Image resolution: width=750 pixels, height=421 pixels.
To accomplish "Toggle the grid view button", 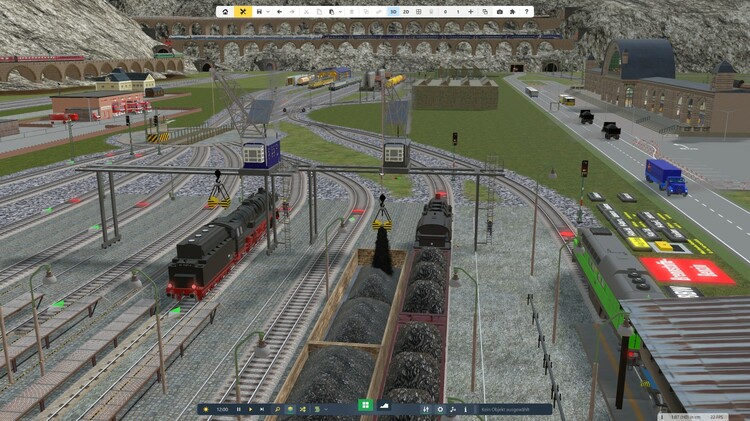I will (x=419, y=12).
